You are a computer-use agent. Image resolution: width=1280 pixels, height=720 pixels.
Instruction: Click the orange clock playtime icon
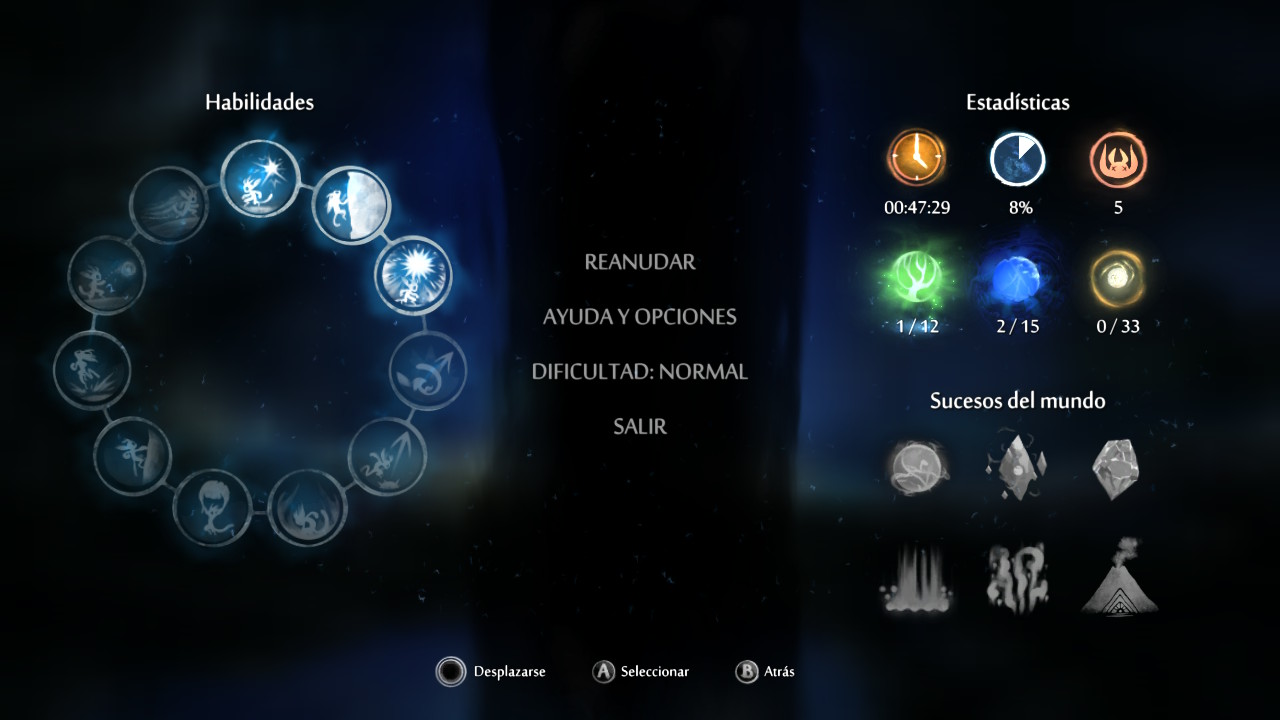(x=915, y=158)
